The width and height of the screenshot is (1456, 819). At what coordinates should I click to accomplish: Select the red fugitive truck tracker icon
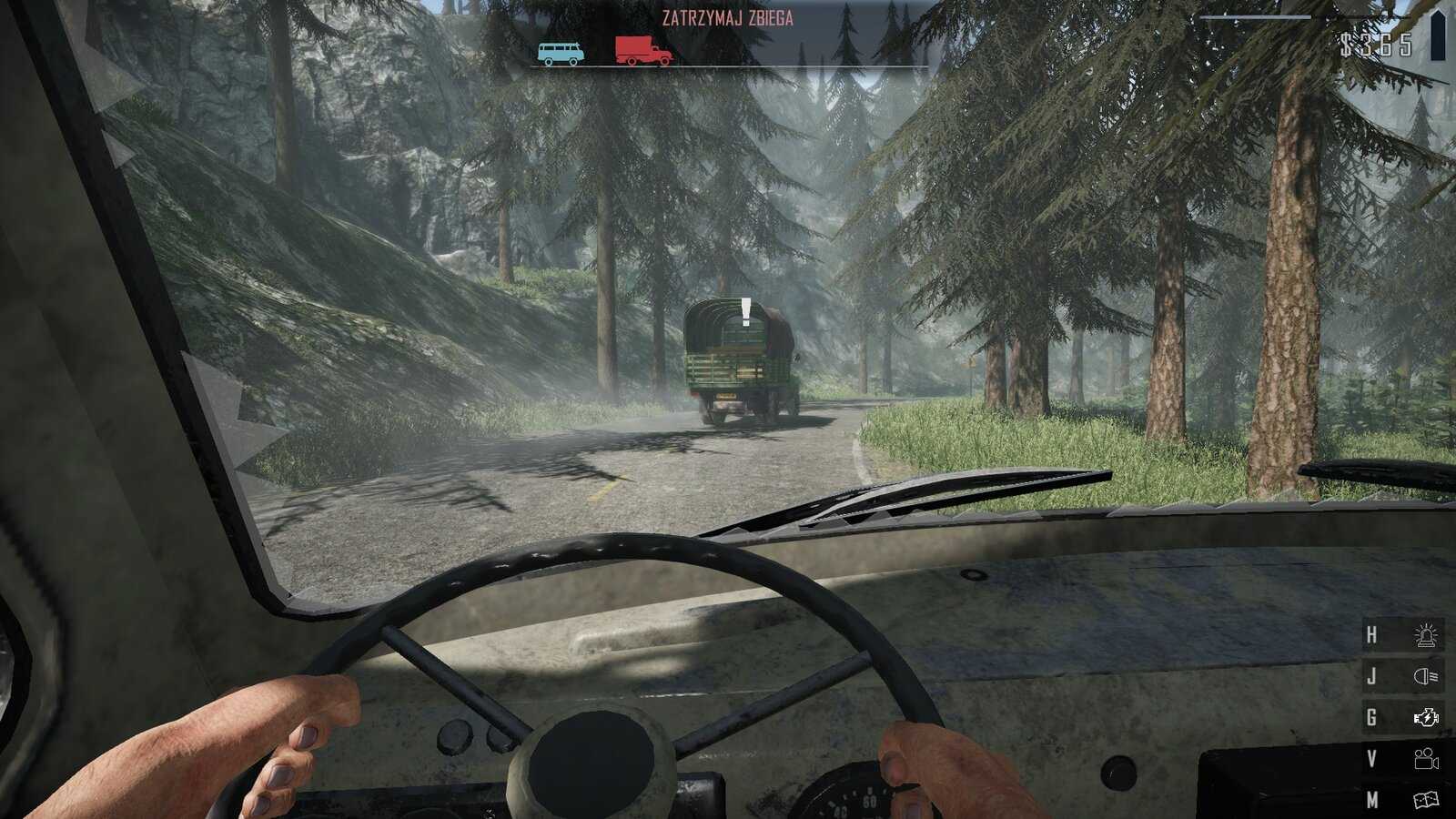click(643, 51)
